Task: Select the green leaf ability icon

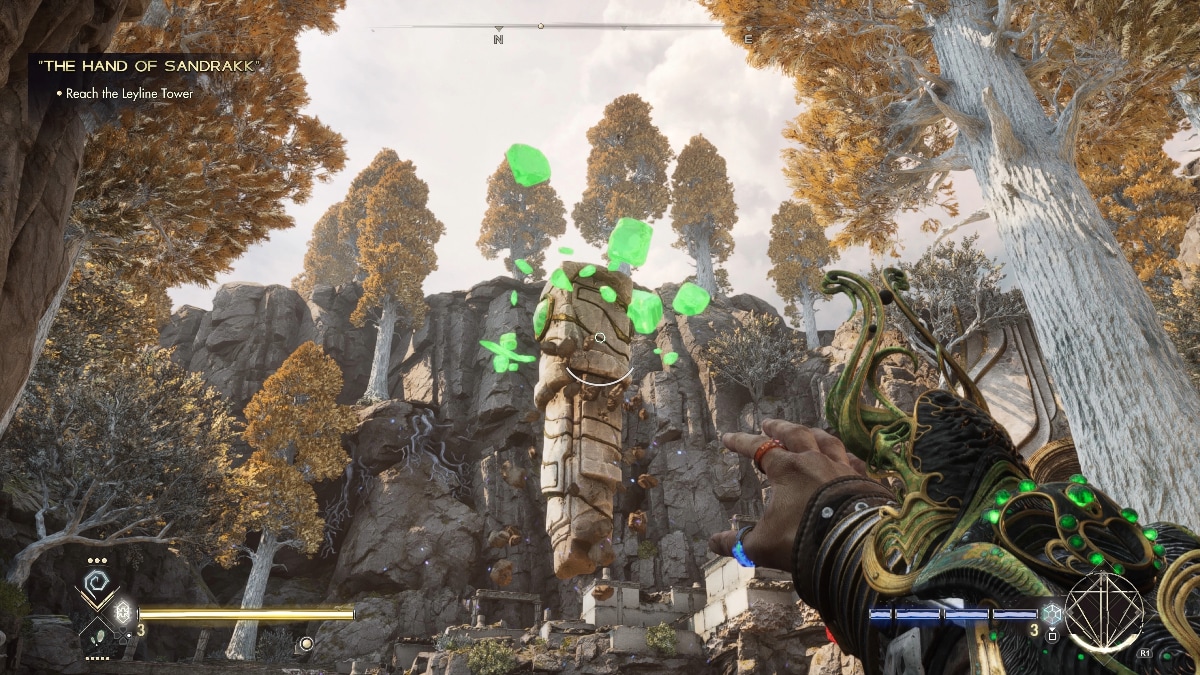Action: 97,634
